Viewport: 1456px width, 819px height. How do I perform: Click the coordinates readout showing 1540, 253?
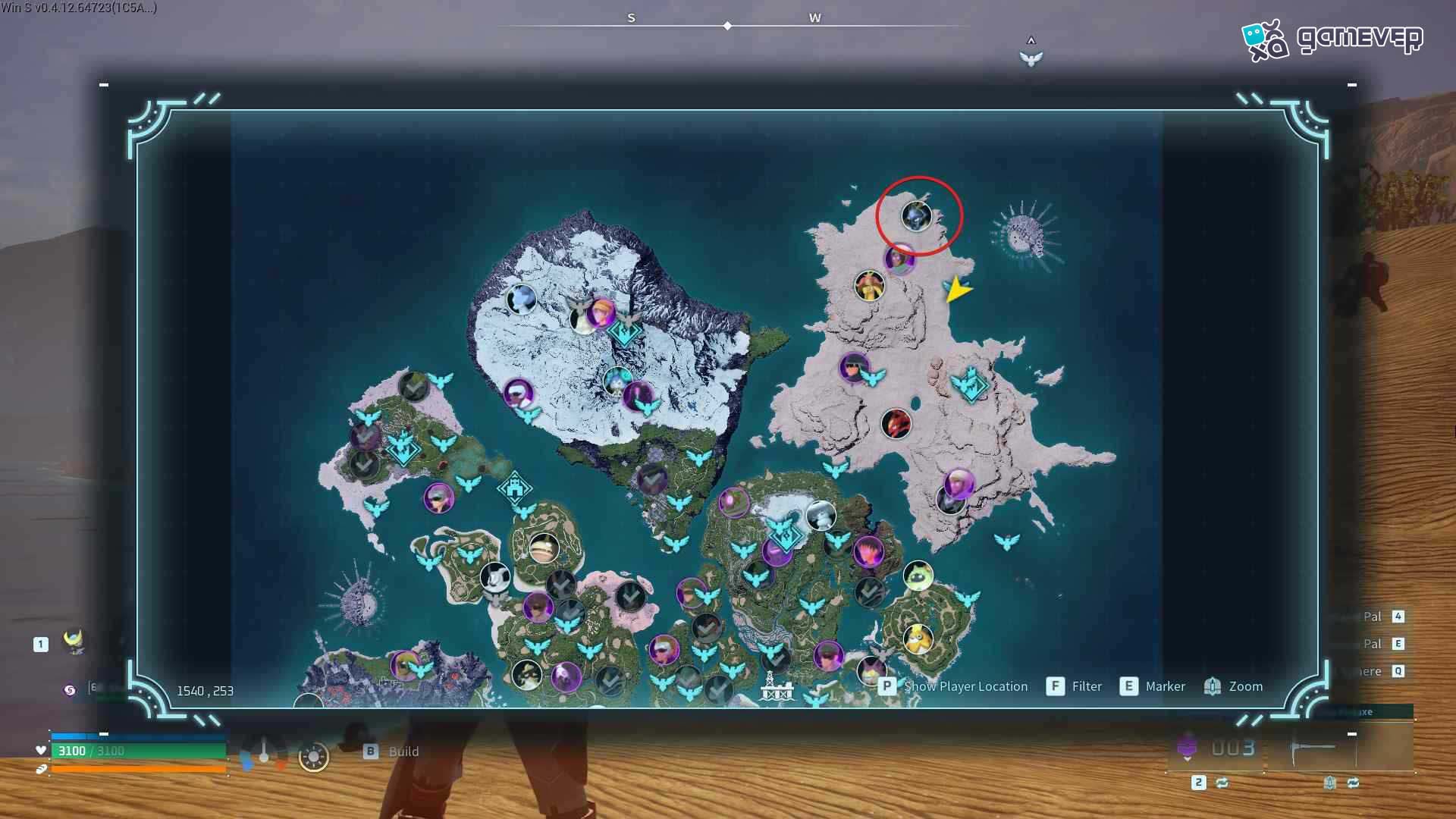pos(205,690)
